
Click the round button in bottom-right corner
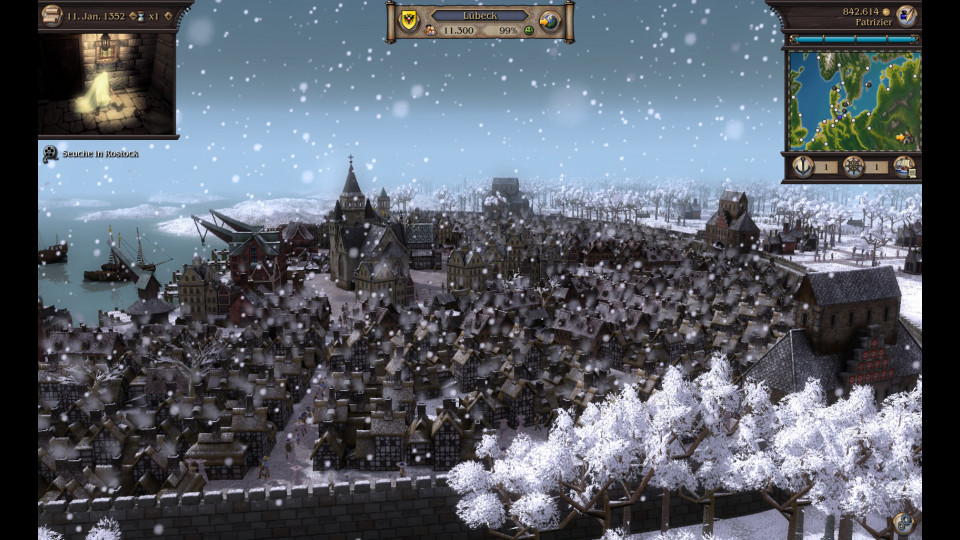(x=904, y=522)
